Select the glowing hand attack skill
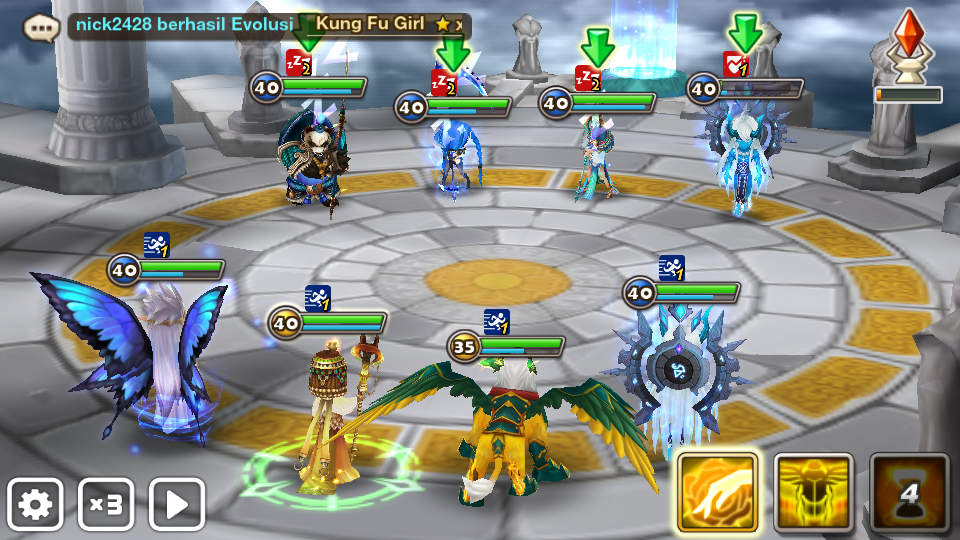This screenshot has height=540, width=960. click(x=717, y=491)
